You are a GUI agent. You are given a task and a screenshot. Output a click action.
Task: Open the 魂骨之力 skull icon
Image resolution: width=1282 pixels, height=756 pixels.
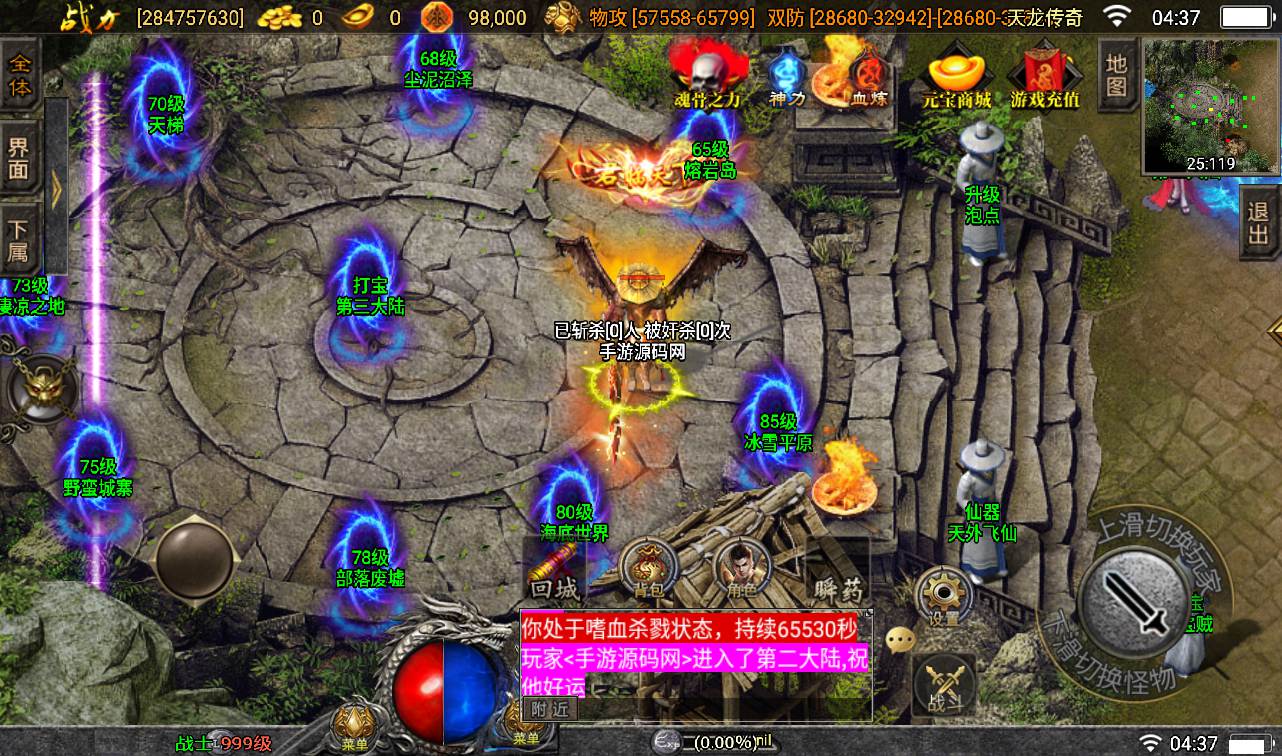pyautogui.click(x=707, y=74)
